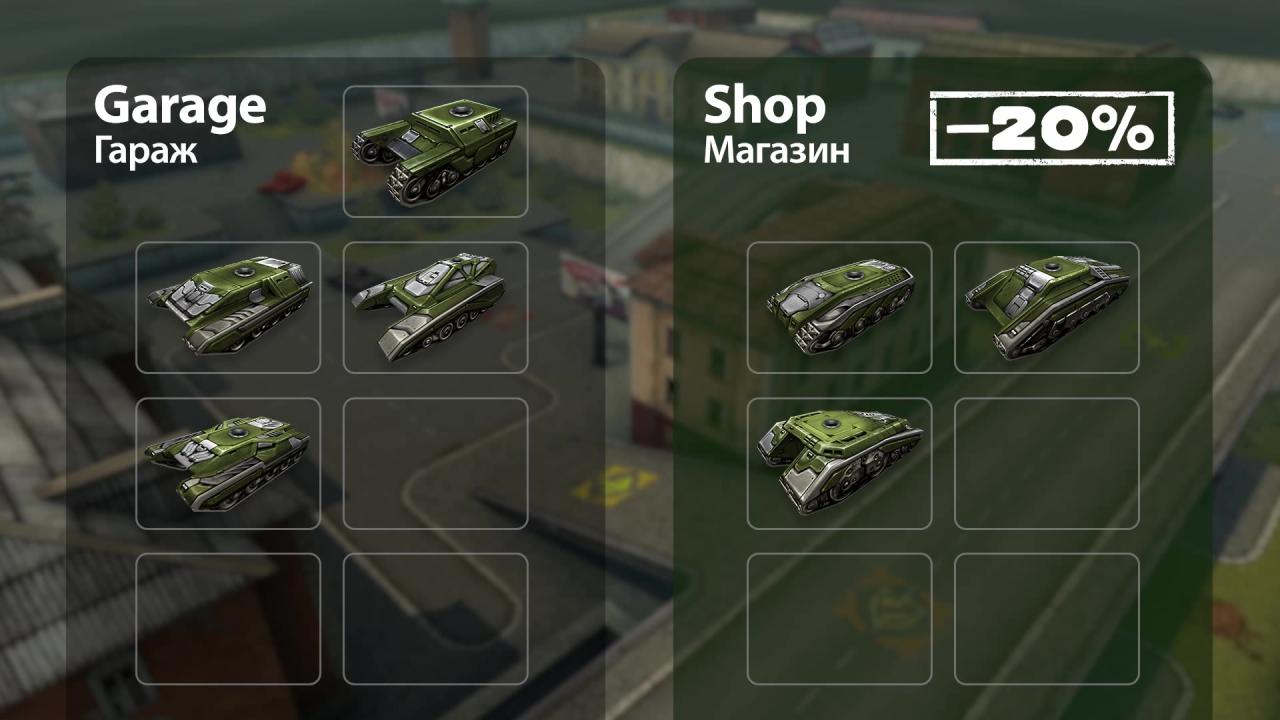This screenshot has width=1280, height=720.
Task: Select the Hunter hull in the Shop
Action: pyautogui.click(x=1046, y=307)
